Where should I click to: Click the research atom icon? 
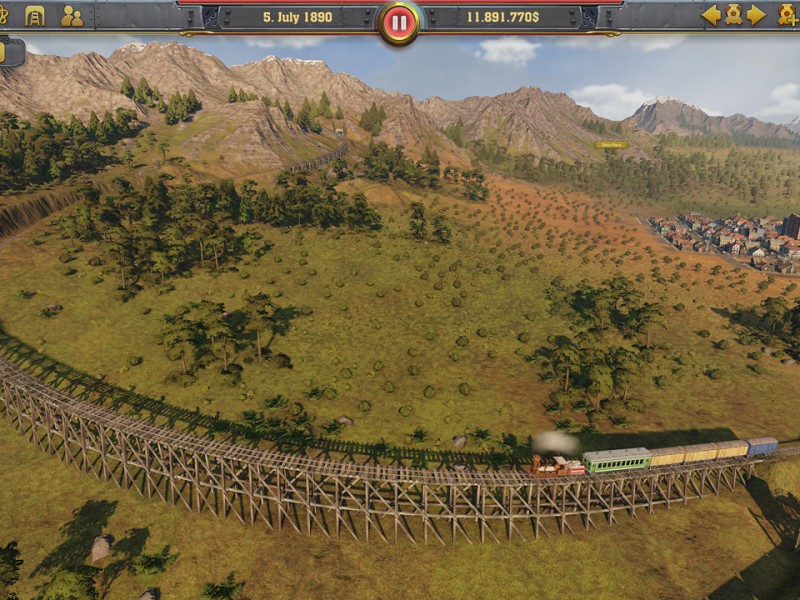point(4,15)
